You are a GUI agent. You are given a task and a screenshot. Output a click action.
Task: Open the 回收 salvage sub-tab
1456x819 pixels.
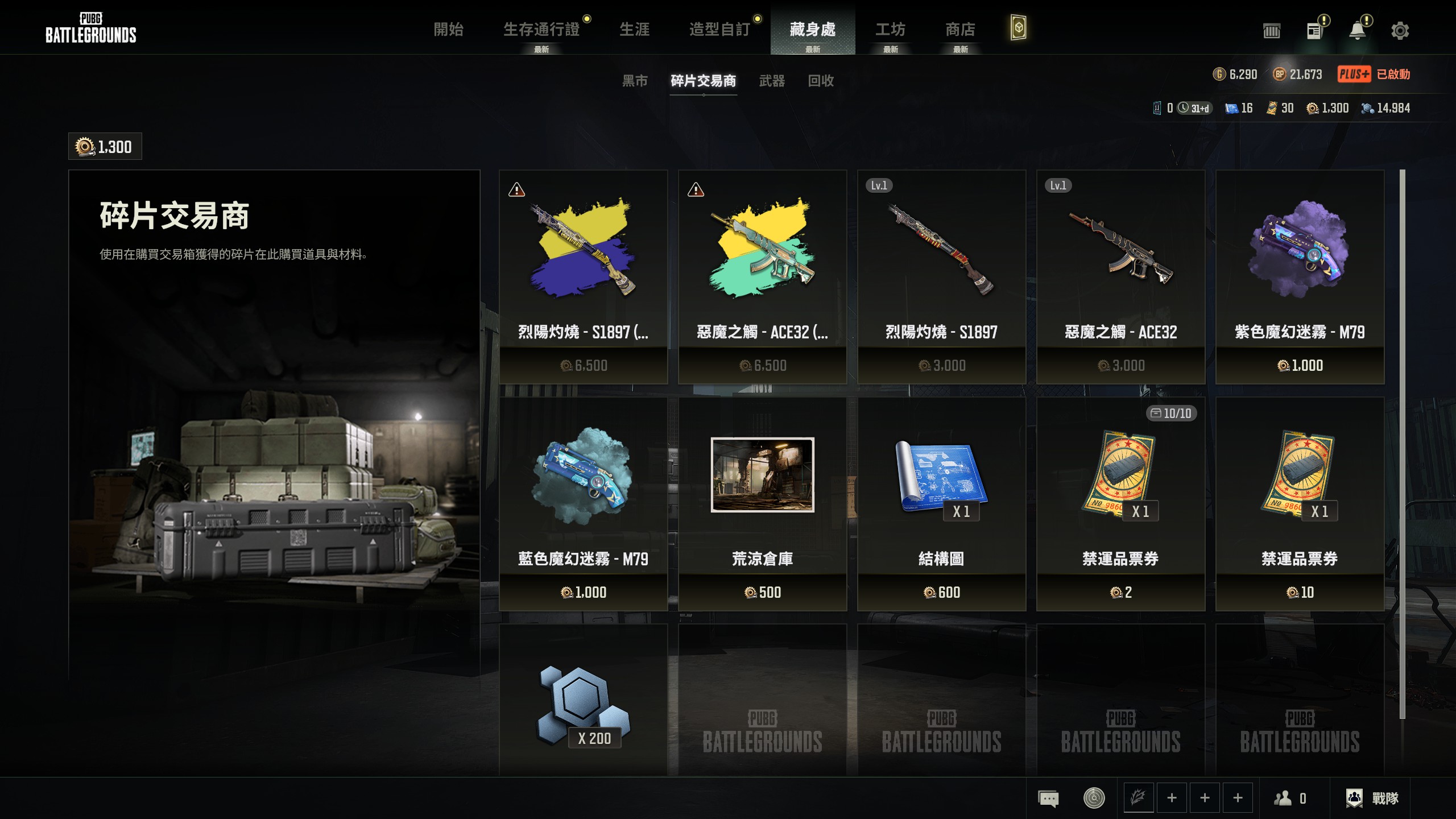pyautogui.click(x=821, y=81)
